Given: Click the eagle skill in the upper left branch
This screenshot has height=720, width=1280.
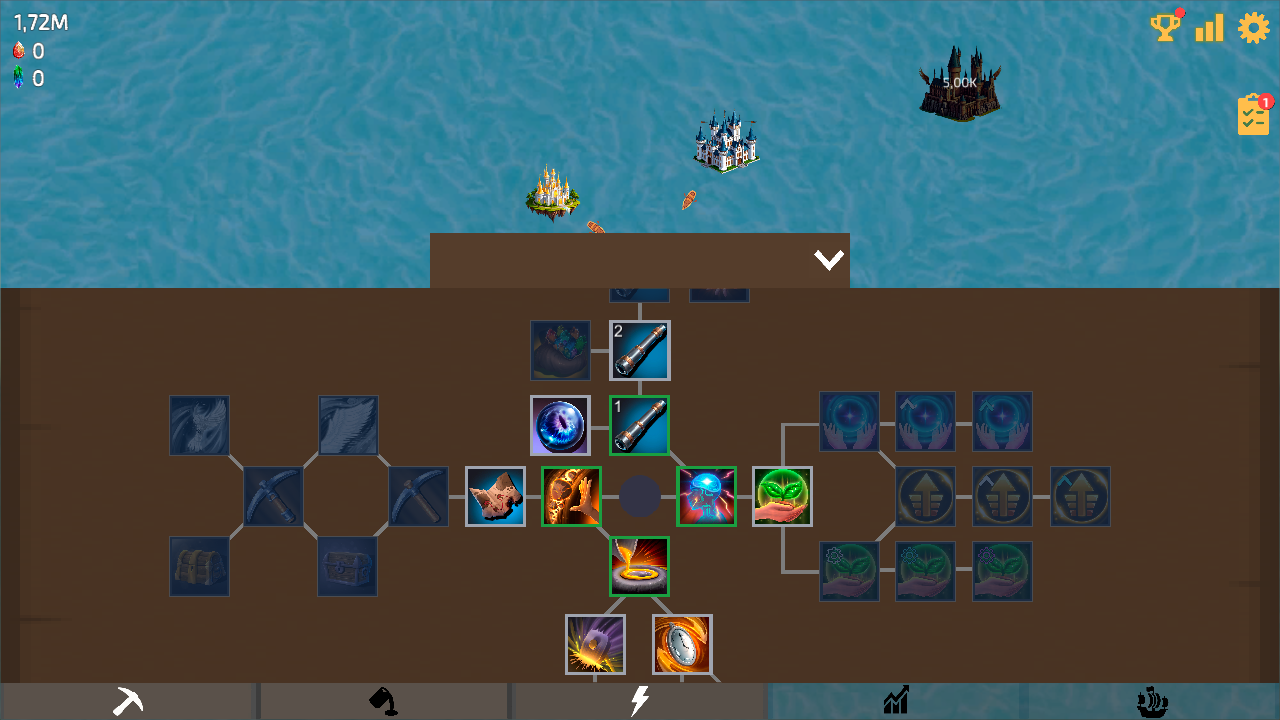Looking at the screenshot, I should pyautogui.click(x=199, y=424).
